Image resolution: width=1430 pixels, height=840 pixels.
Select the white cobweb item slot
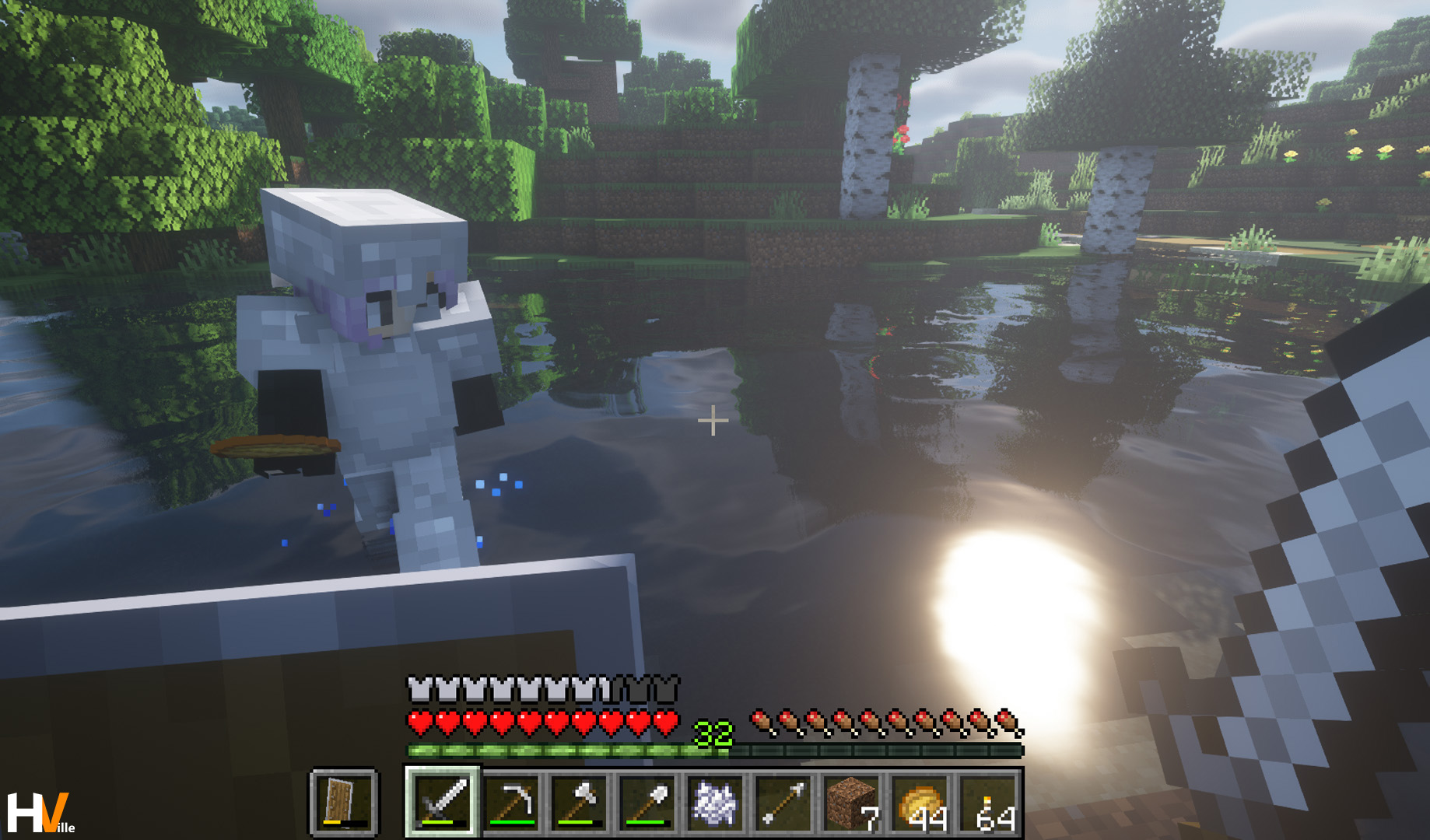click(714, 803)
